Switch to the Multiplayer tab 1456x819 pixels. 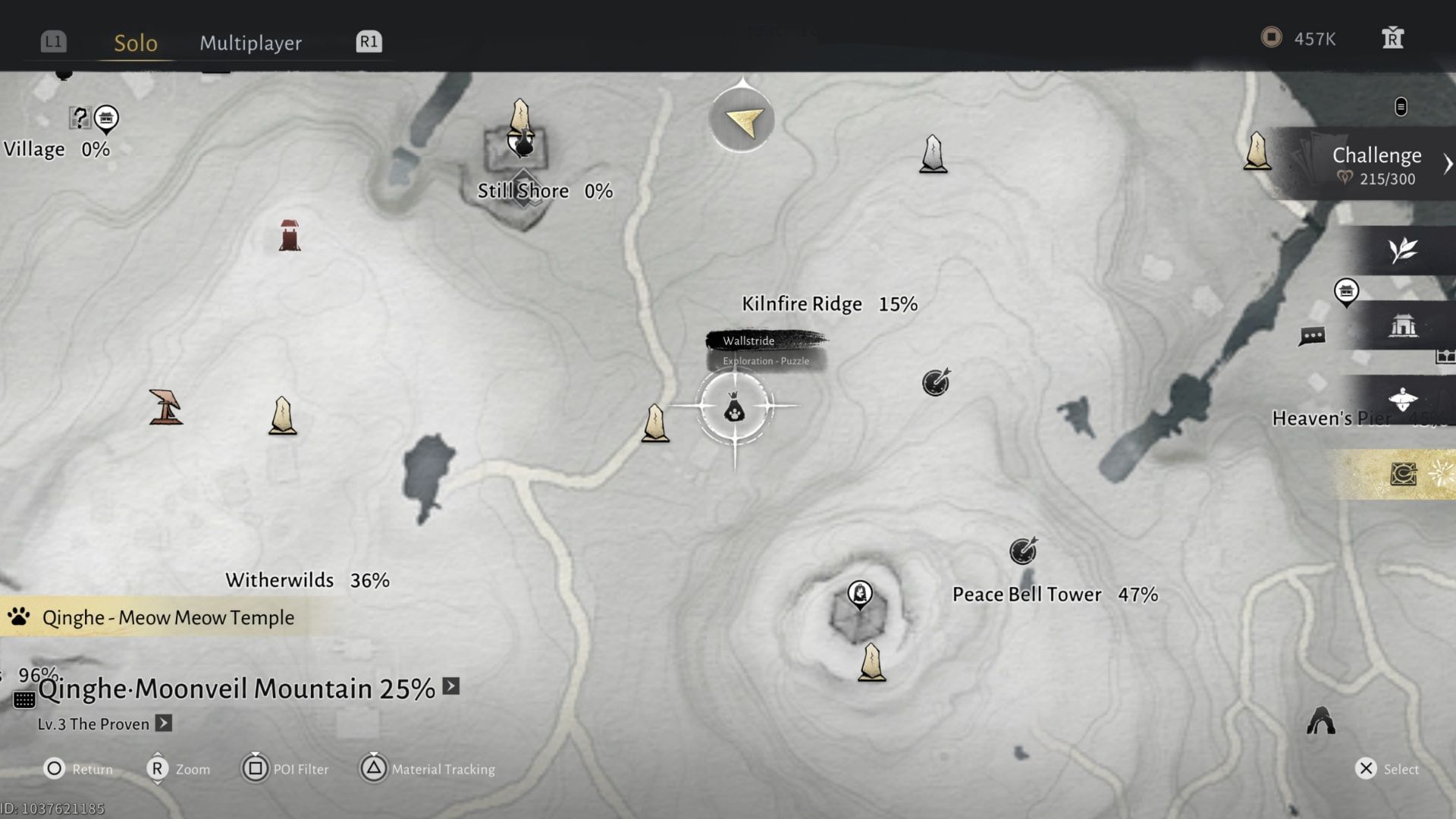coord(250,43)
